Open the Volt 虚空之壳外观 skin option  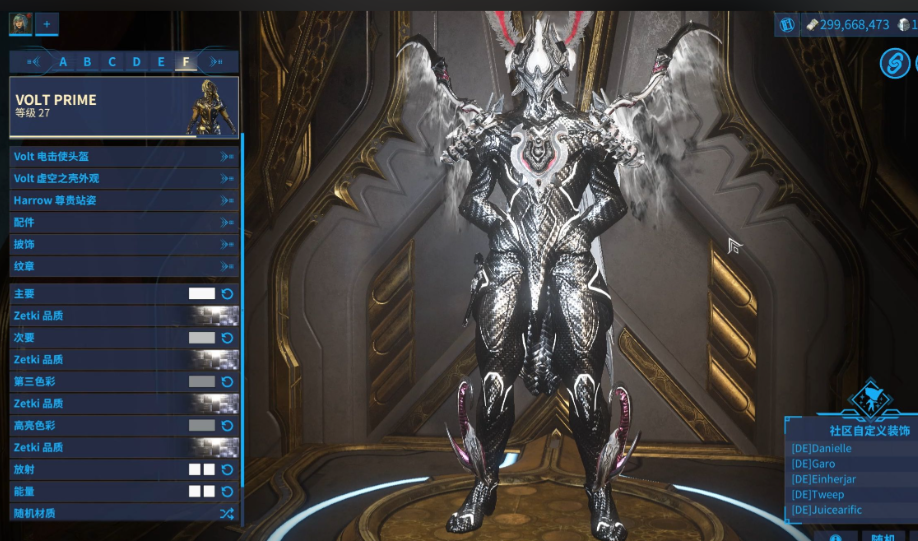tap(124, 178)
